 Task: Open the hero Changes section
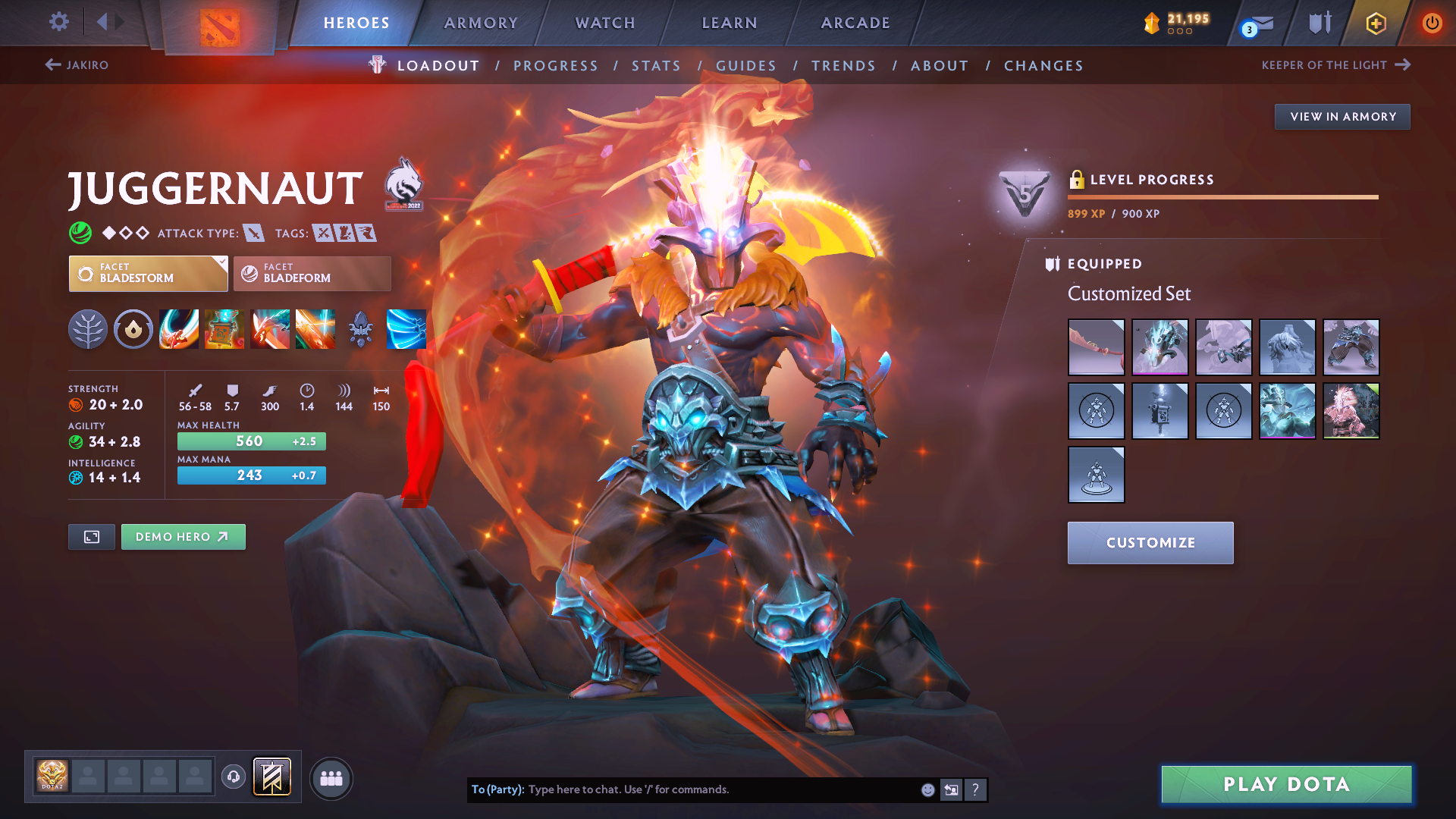tap(1043, 66)
